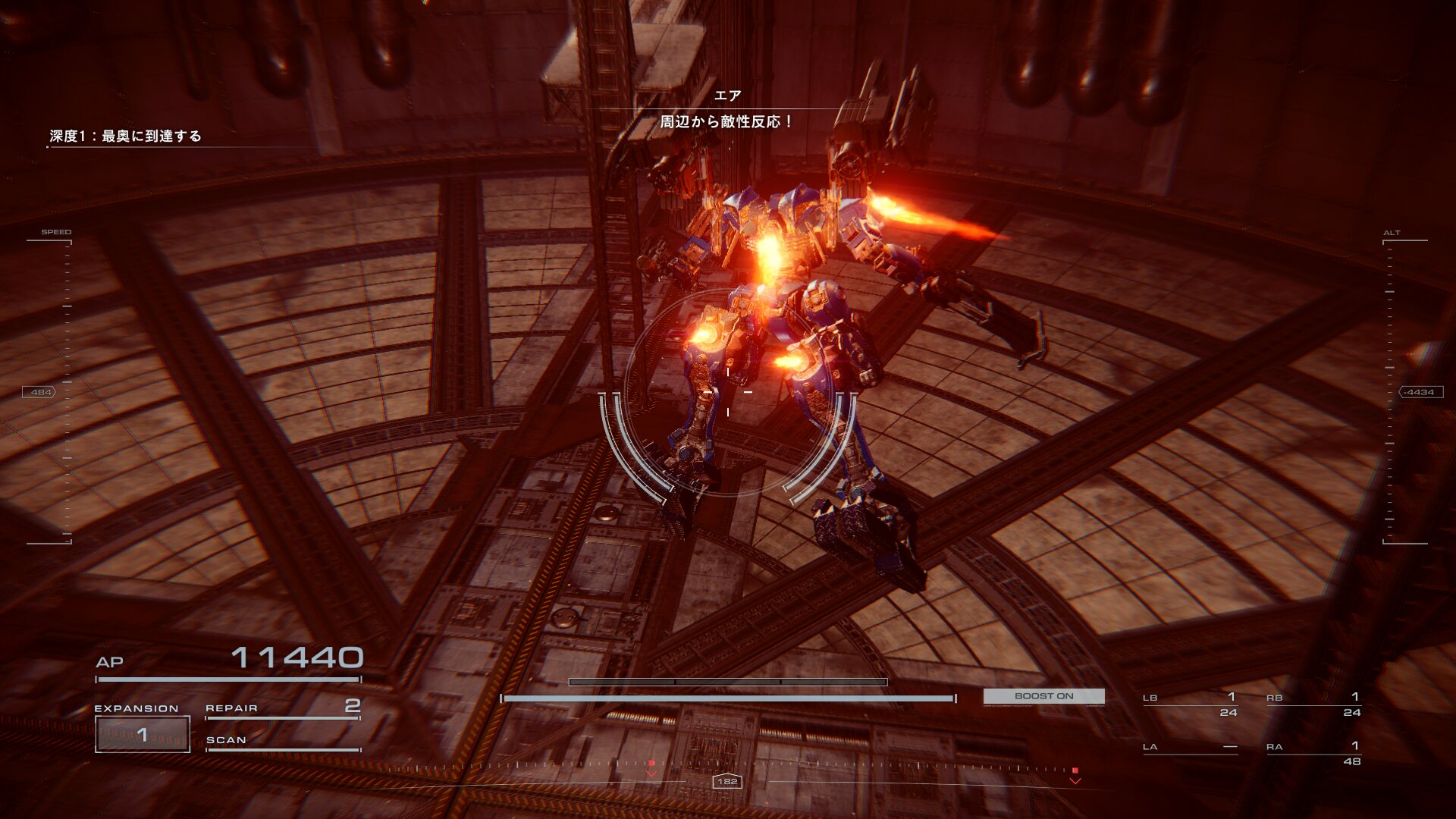
Task: Select the depth 1 mission objective tracker
Action: [x=126, y=136]
